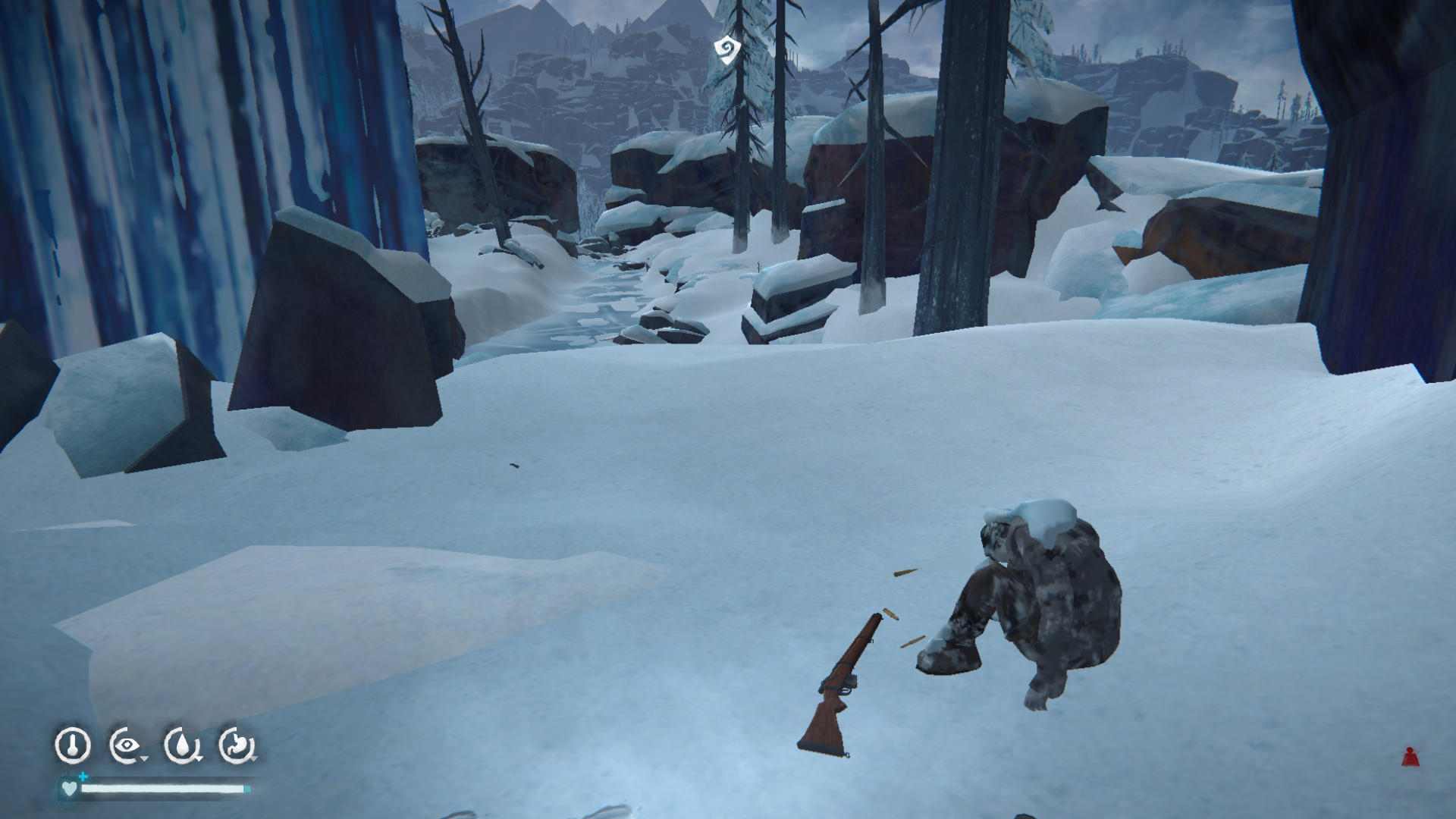Open the stomach hunger status icon

(237, 745)
